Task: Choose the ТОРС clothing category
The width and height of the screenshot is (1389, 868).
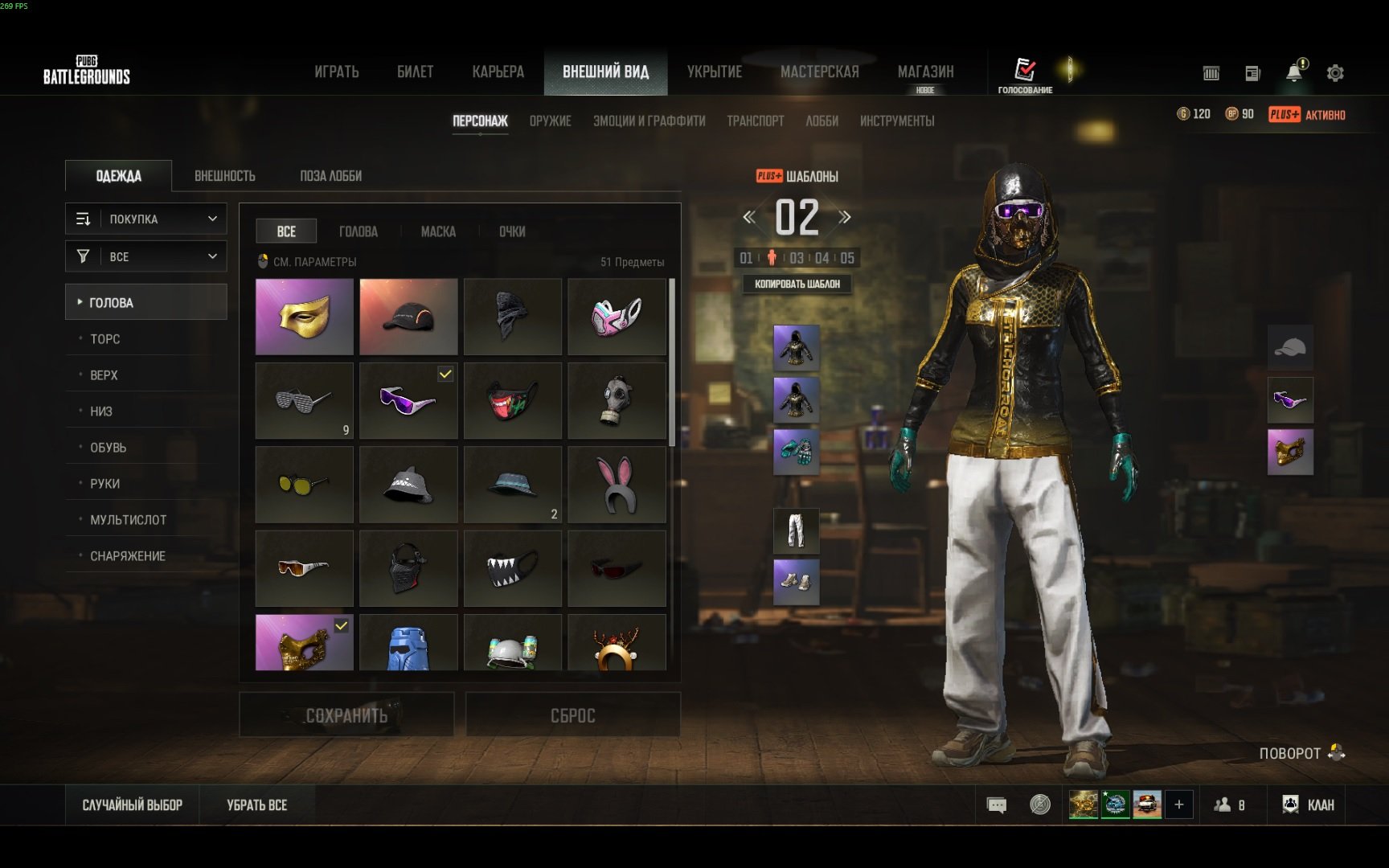Action: (105, 339)
